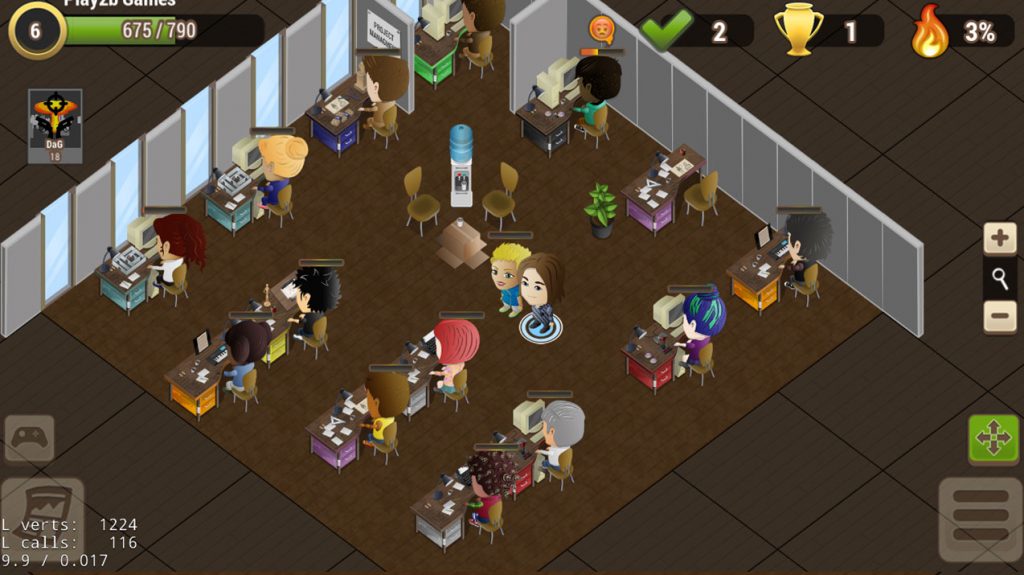Open the hamburger main menu
The height and width of the screenshot is (575, 1024).
(980, 519)
